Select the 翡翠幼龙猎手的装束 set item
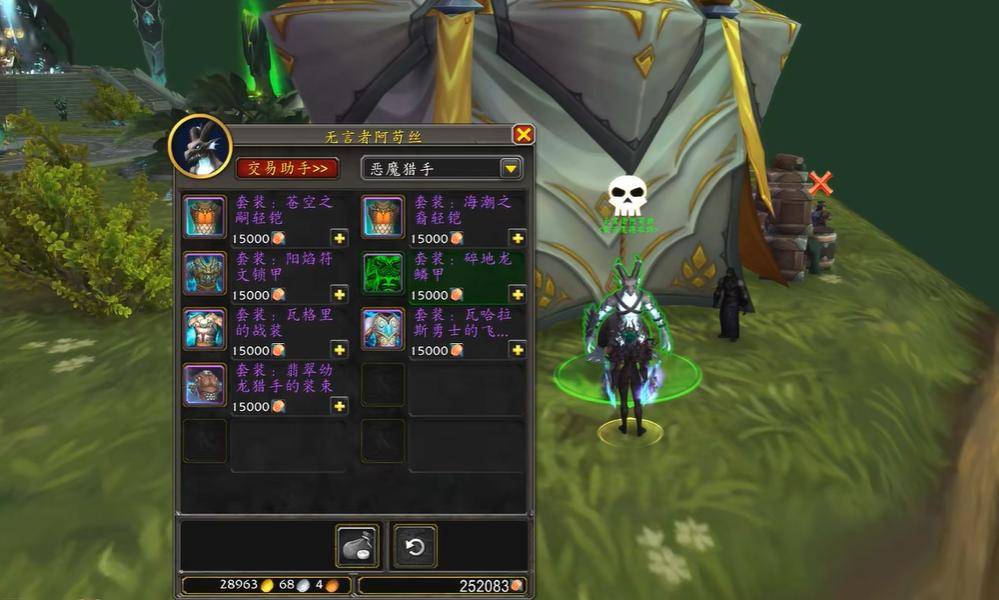This screenshot has height=600, width=999. coord(204,385)
